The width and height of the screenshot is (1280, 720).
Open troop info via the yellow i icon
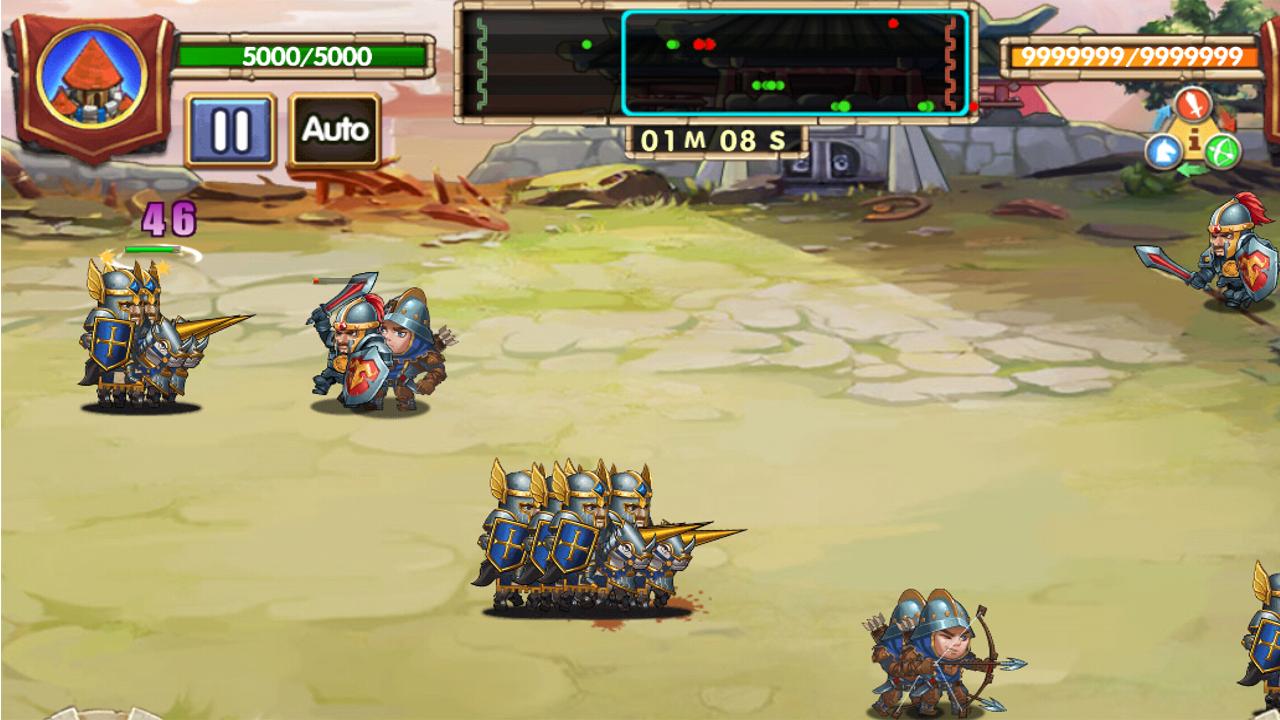(1194, 140)
